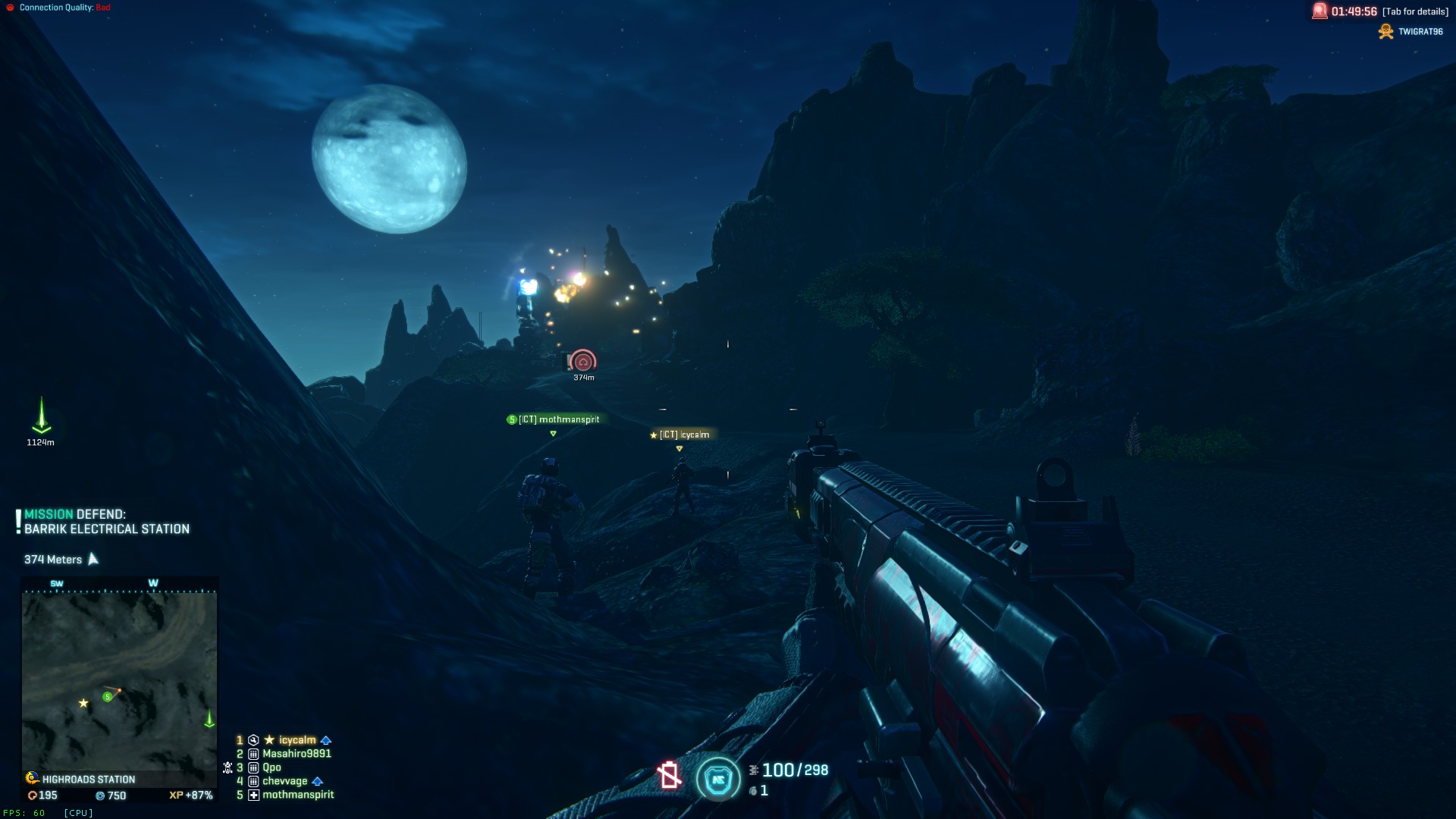Click the Defend Barrik Electrical Station mission tracker

106,522
